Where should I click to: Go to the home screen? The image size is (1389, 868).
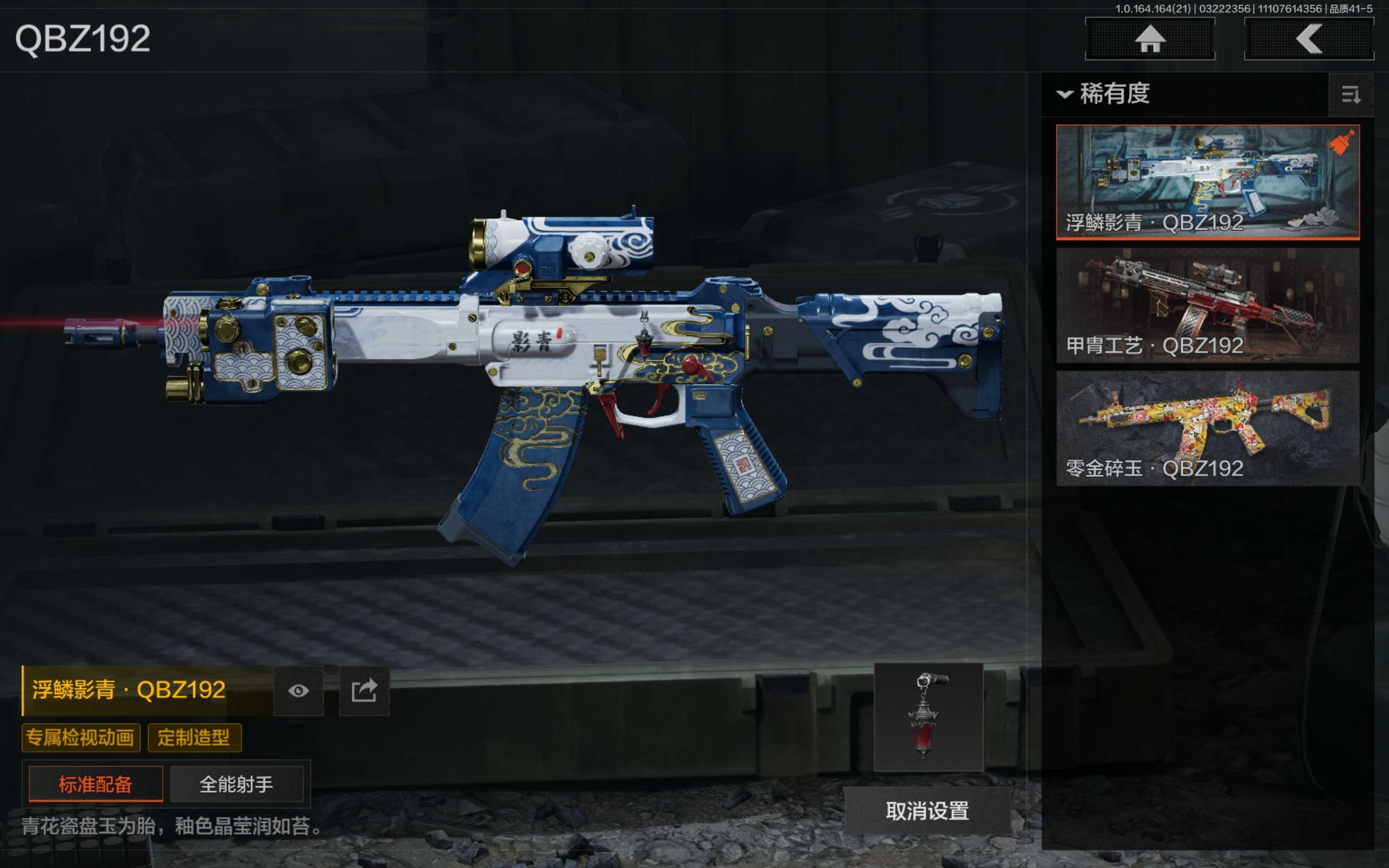tap(1150, 39)
